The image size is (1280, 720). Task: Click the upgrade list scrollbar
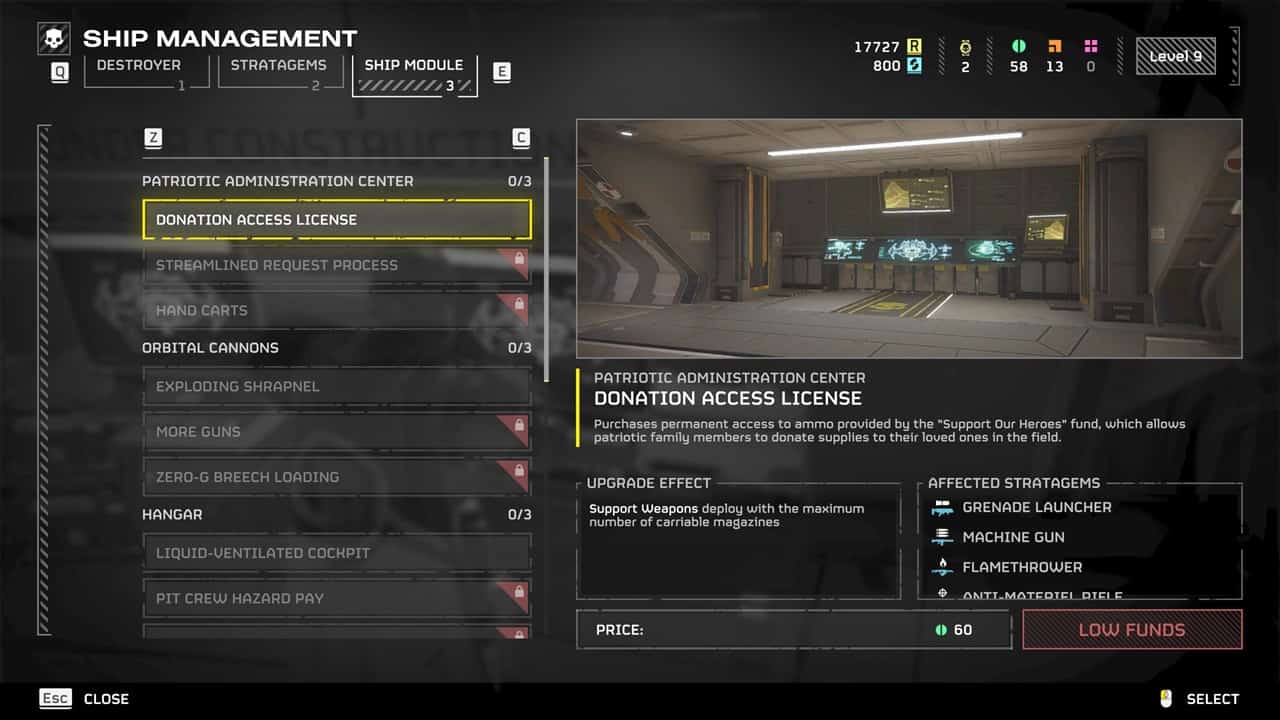[546, 268]
